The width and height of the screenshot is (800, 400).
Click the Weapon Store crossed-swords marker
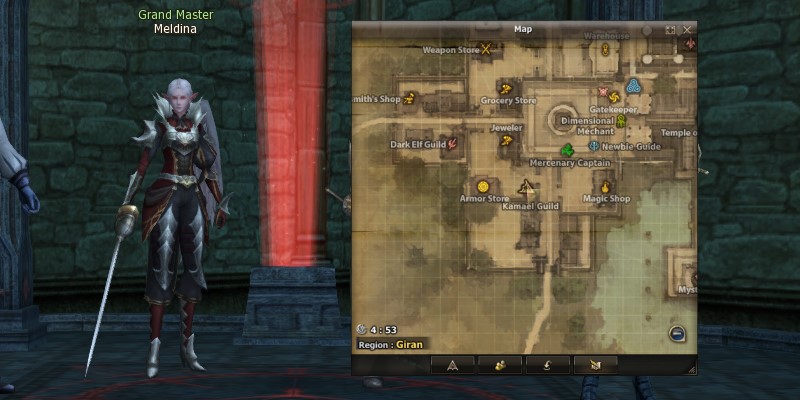tap(487, 48)
